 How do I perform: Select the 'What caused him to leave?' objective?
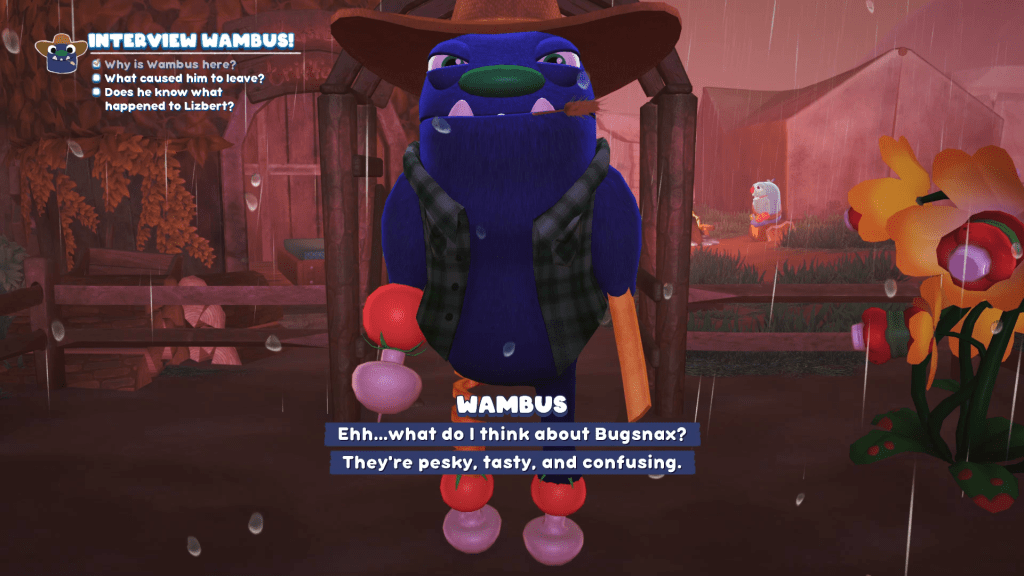coord(184,78)
